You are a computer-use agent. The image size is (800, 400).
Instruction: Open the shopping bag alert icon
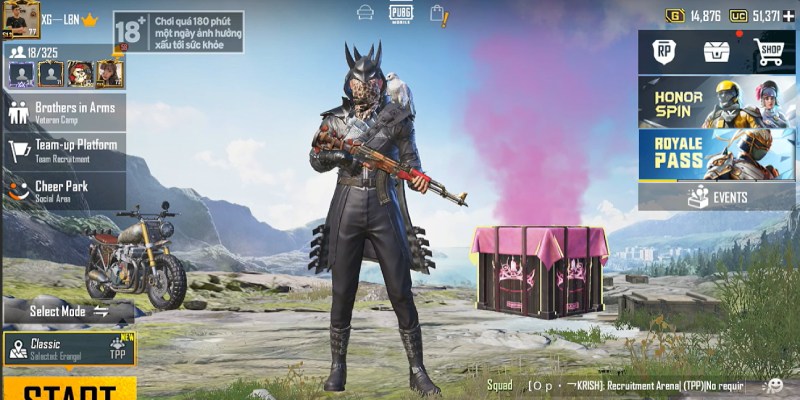click(x=437, y=13)
